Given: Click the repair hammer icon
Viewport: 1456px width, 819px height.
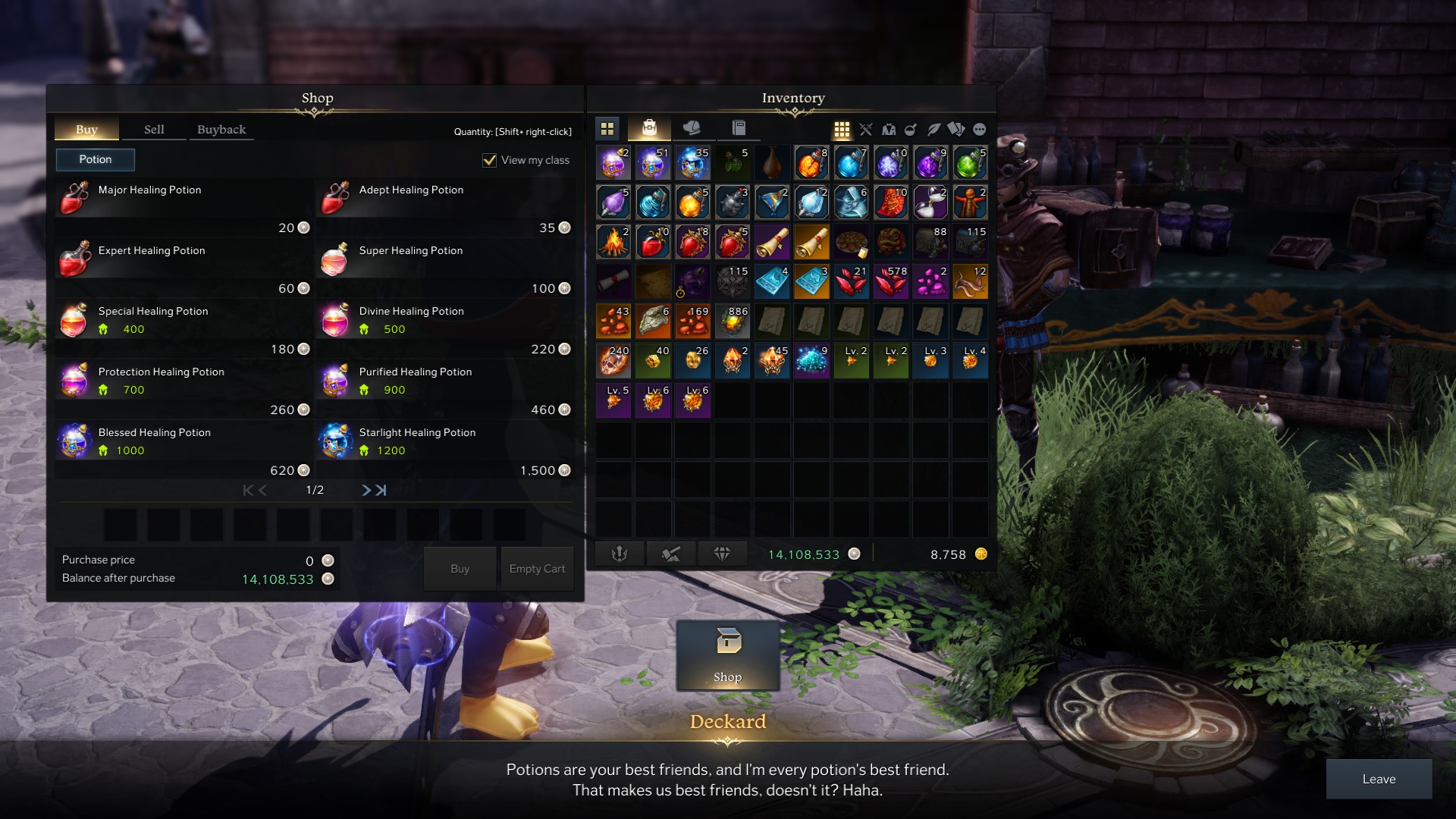Looking at the screenshot, I should (x=672, y=554).
